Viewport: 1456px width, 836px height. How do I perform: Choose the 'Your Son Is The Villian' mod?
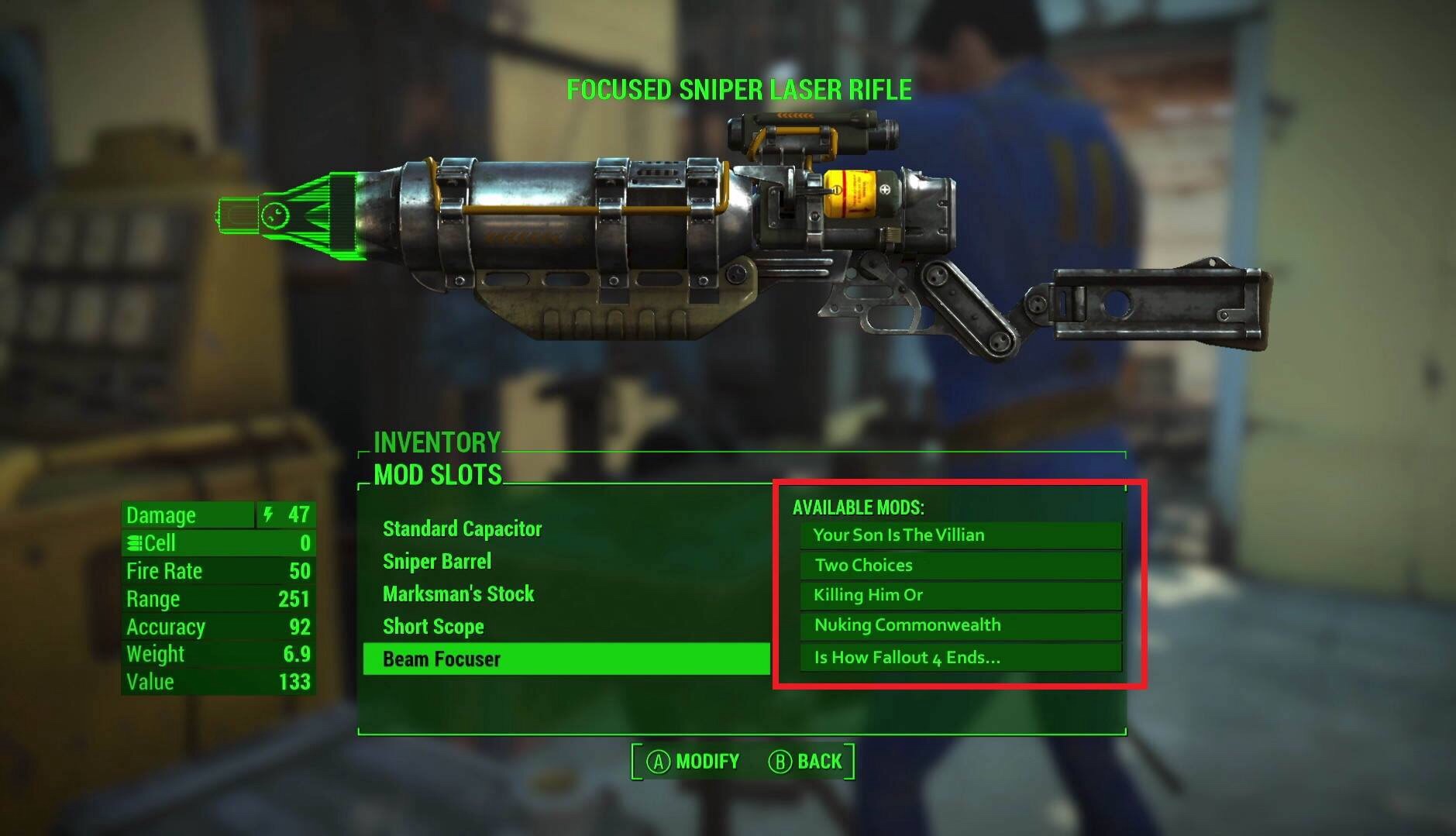(960, 535)
